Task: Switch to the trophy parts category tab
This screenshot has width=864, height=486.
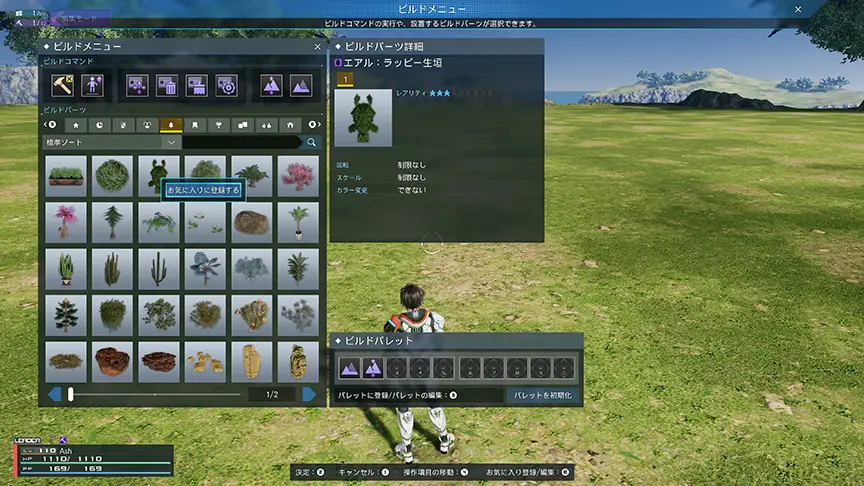Action: [219, 125]
